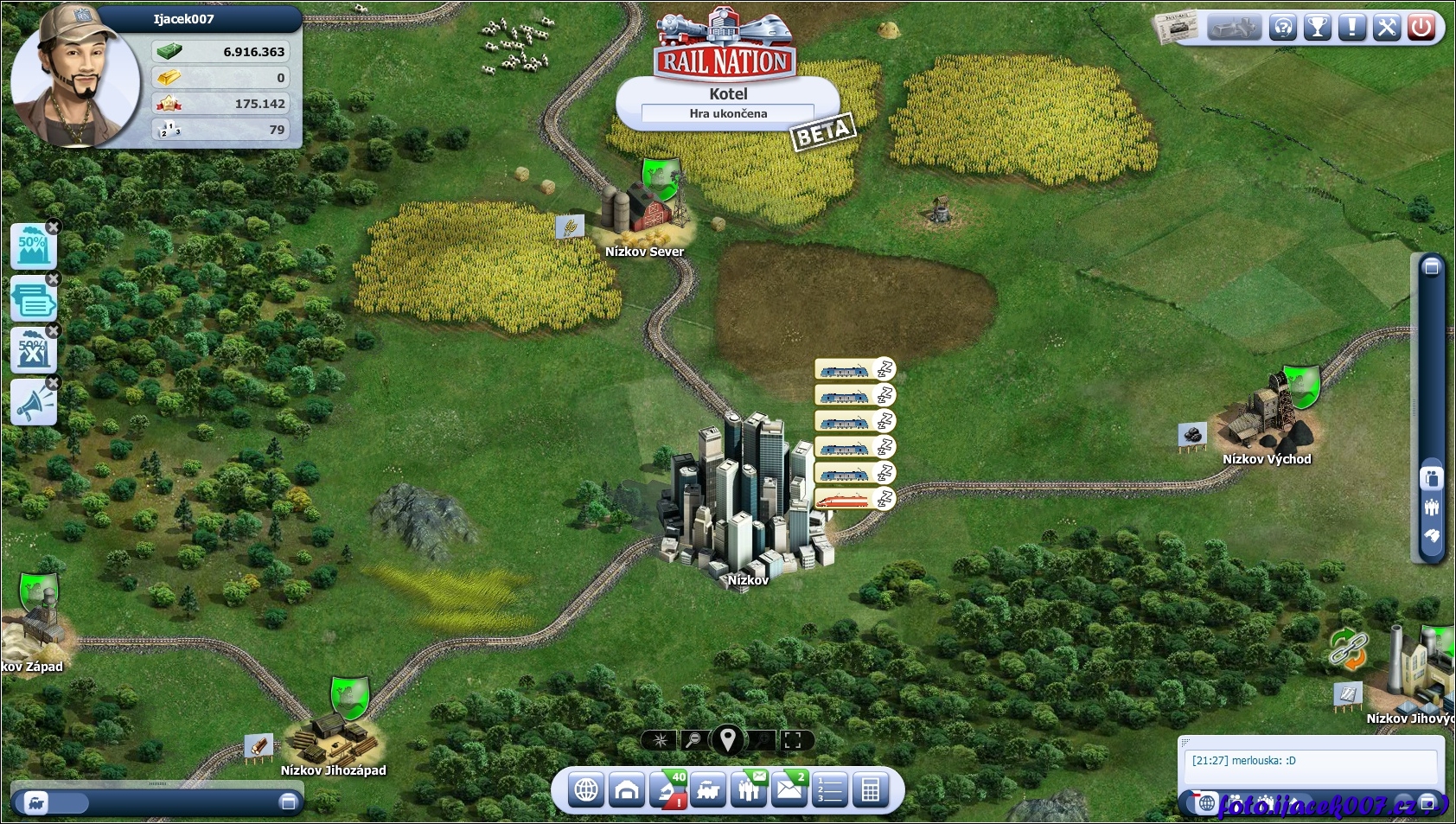
Task: Open help via the headset icon
Action: click(x=1283, y=28)
